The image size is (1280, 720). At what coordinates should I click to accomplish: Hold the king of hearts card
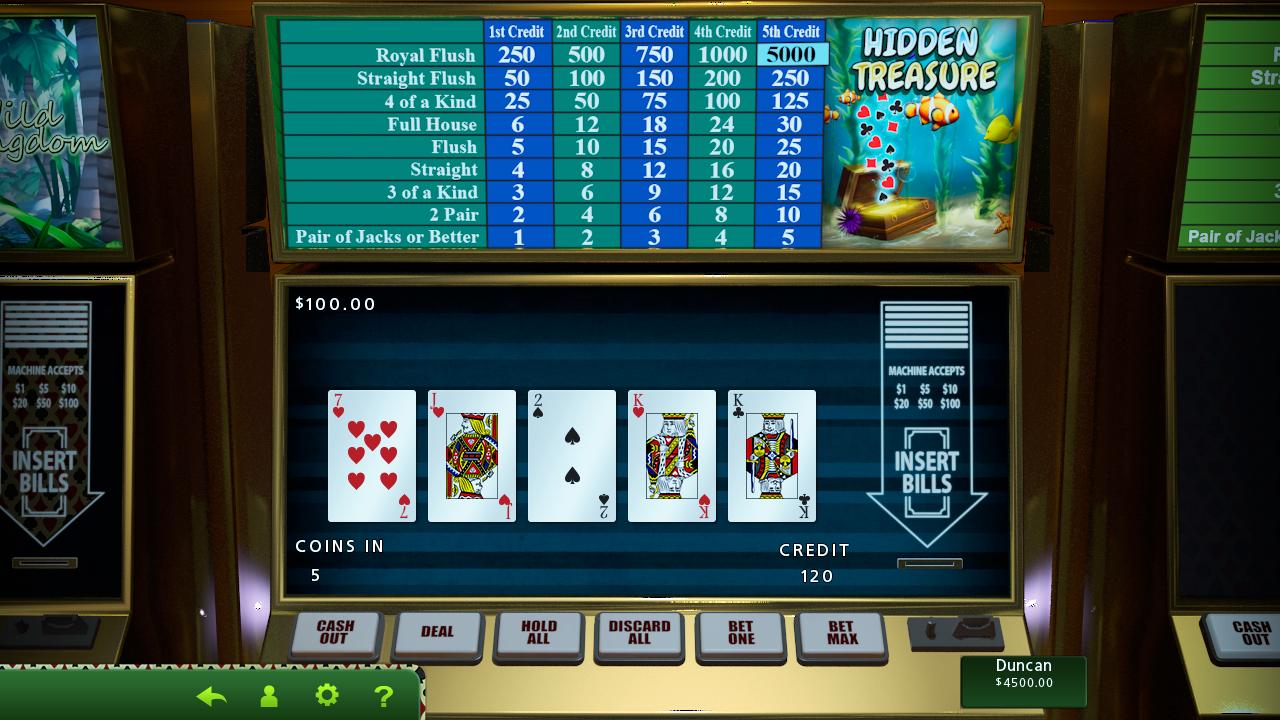(672, 456)
